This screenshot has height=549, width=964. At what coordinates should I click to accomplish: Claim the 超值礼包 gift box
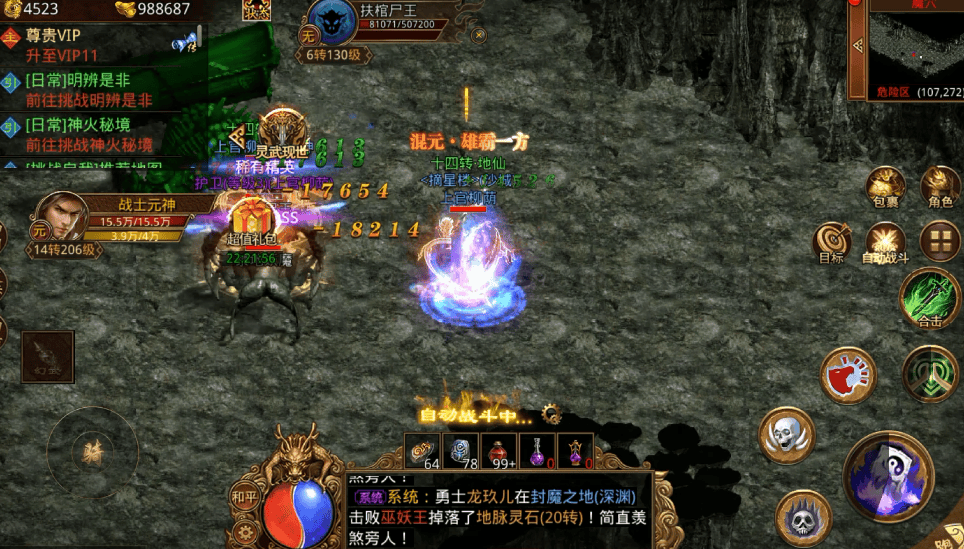pos(251,222)
